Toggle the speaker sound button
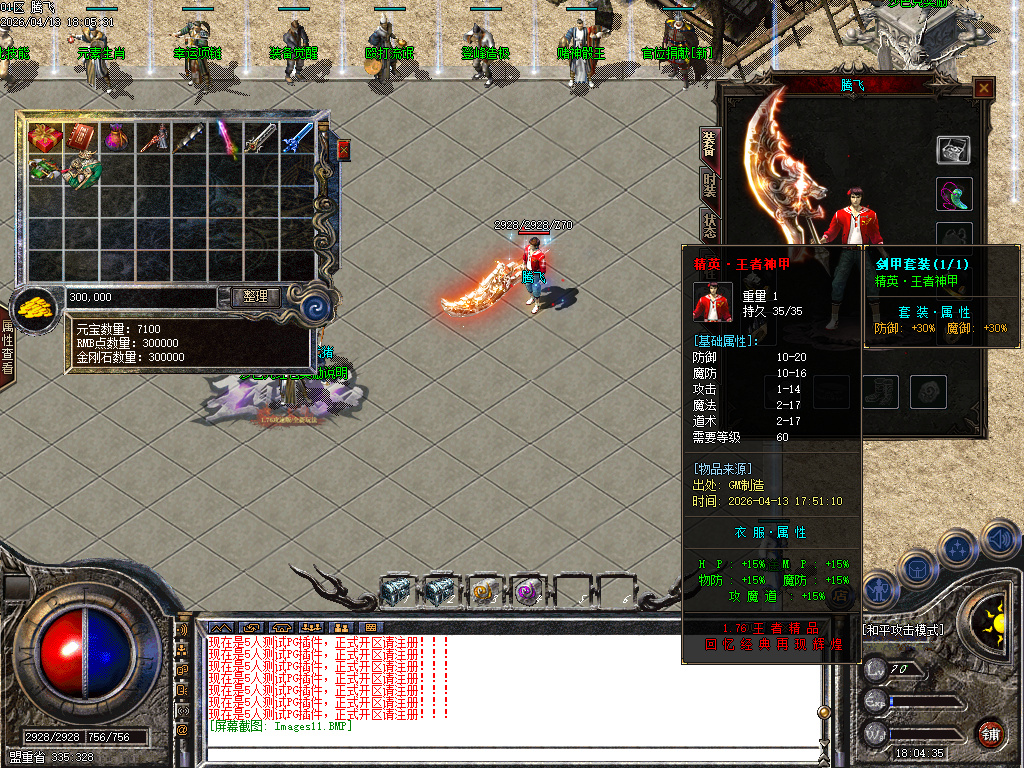 [x=999, y=540]
